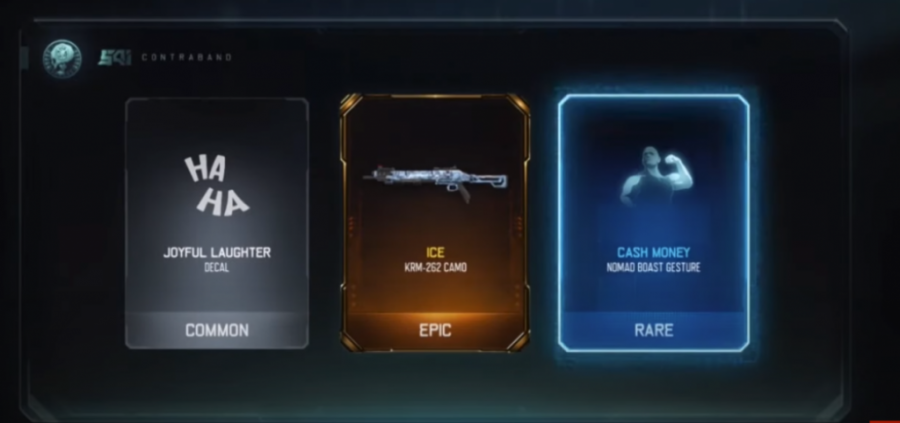
Task: Click the Contraband emblem icon
Action: tap(60, 56)
